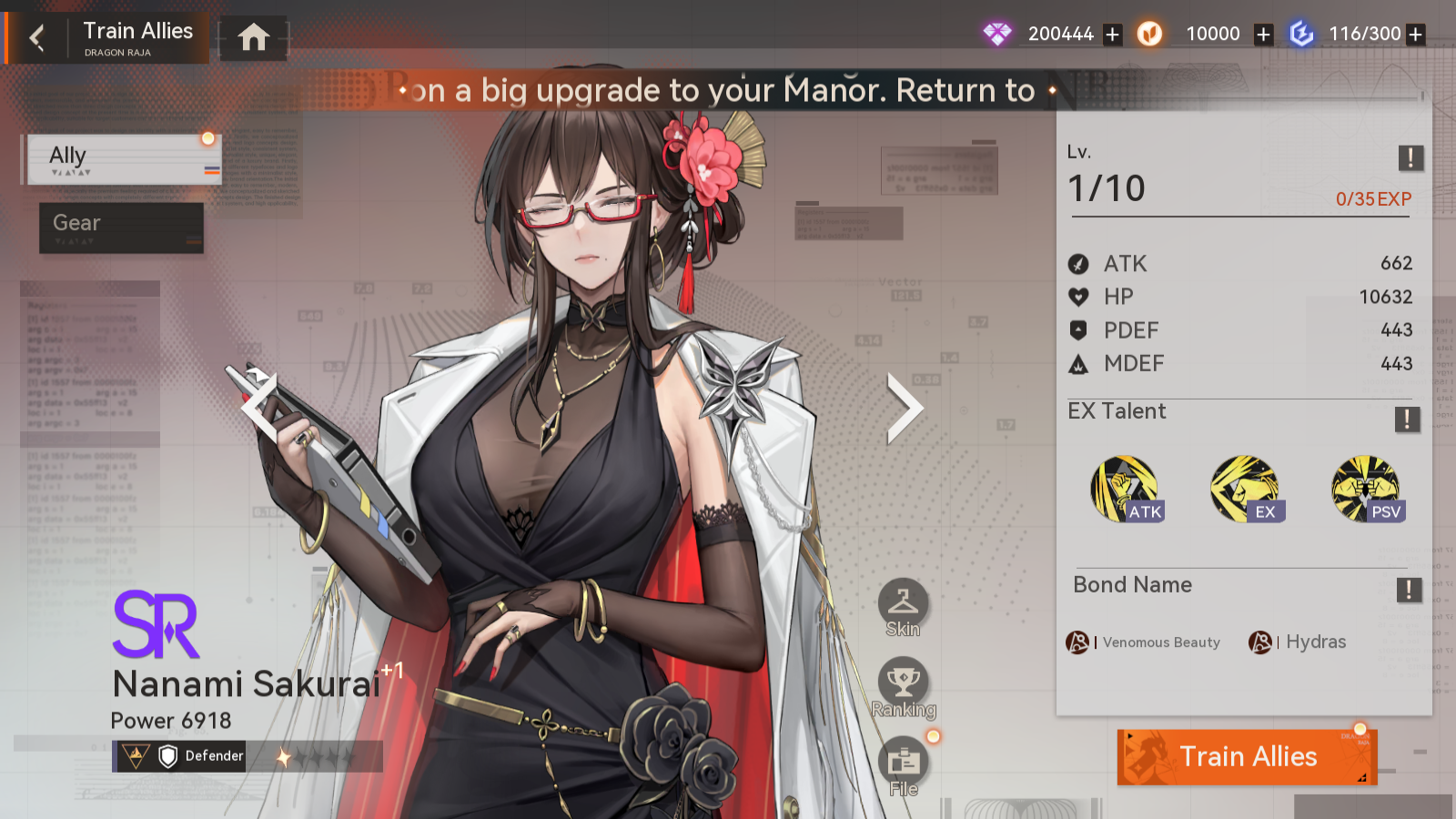Add more gold coins with the plus button
Screen dimensions: 1456x819
point(1263,35)
